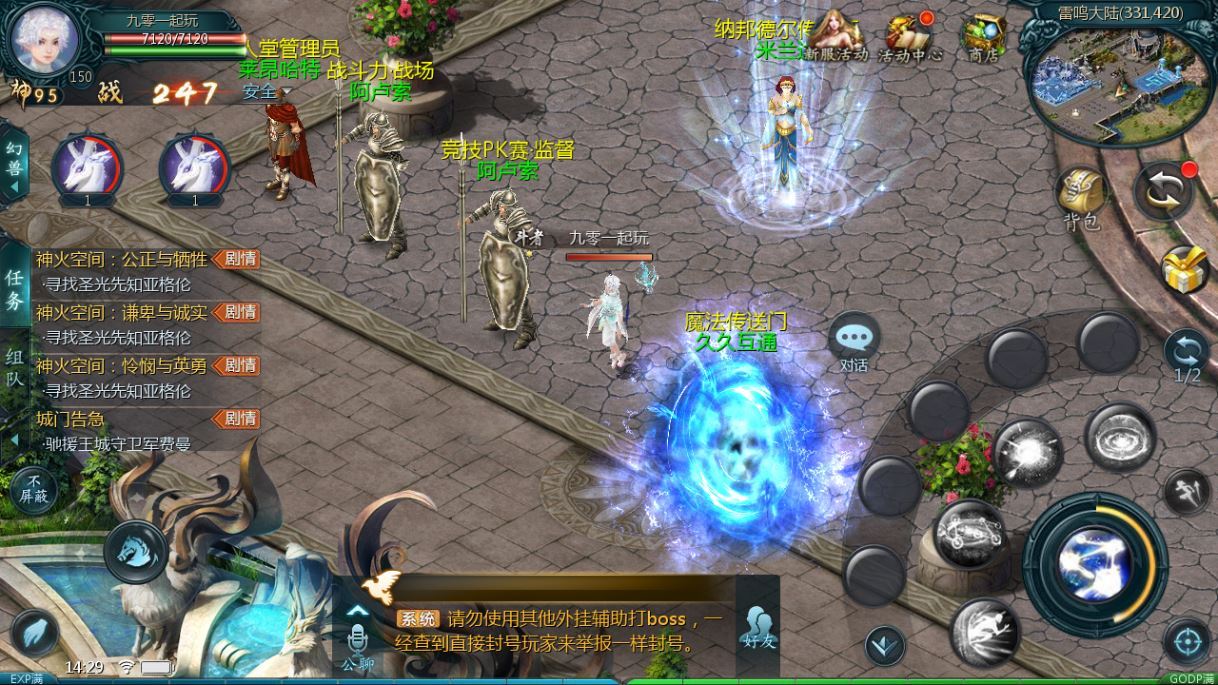
Task: Open the player portrait character panel
Action: pyautogui.click(x=43, y=38)
